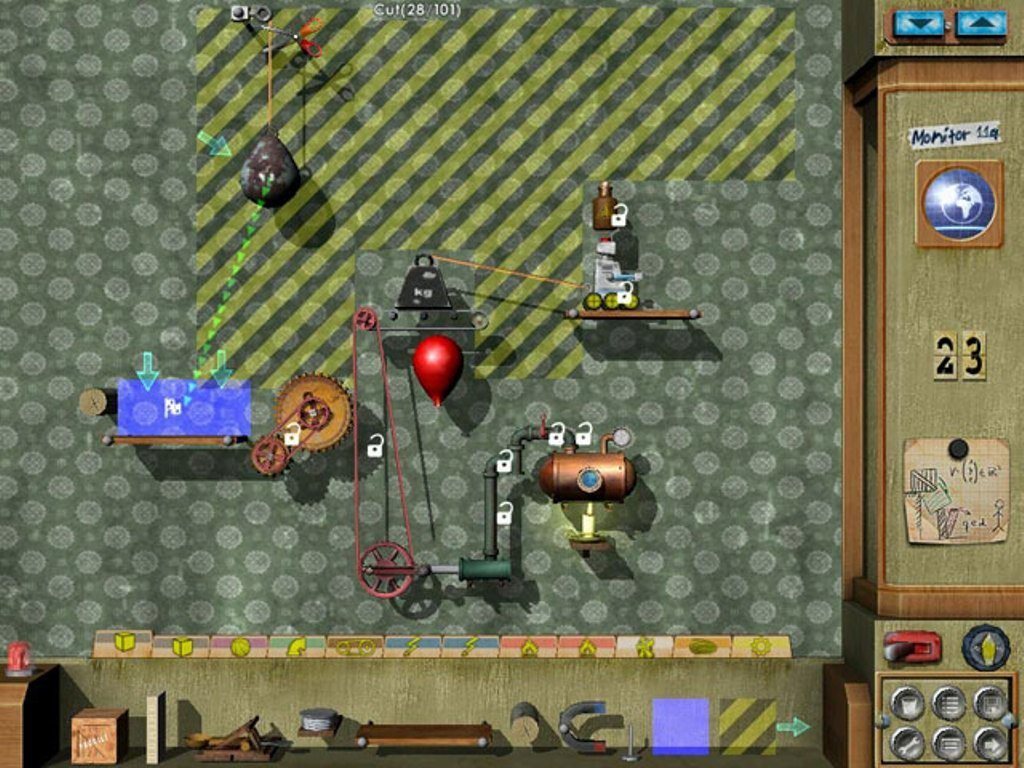Click the round compass button
1024x768 pixels.
(x=985, y=647)
